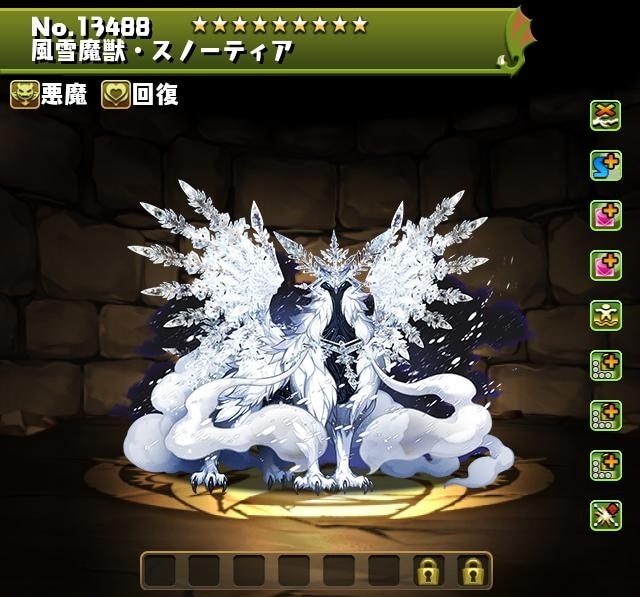Viewport: 640px width, 597px height.
Task: Select the 回復 heart type icon
Action: tap(116, 96)
